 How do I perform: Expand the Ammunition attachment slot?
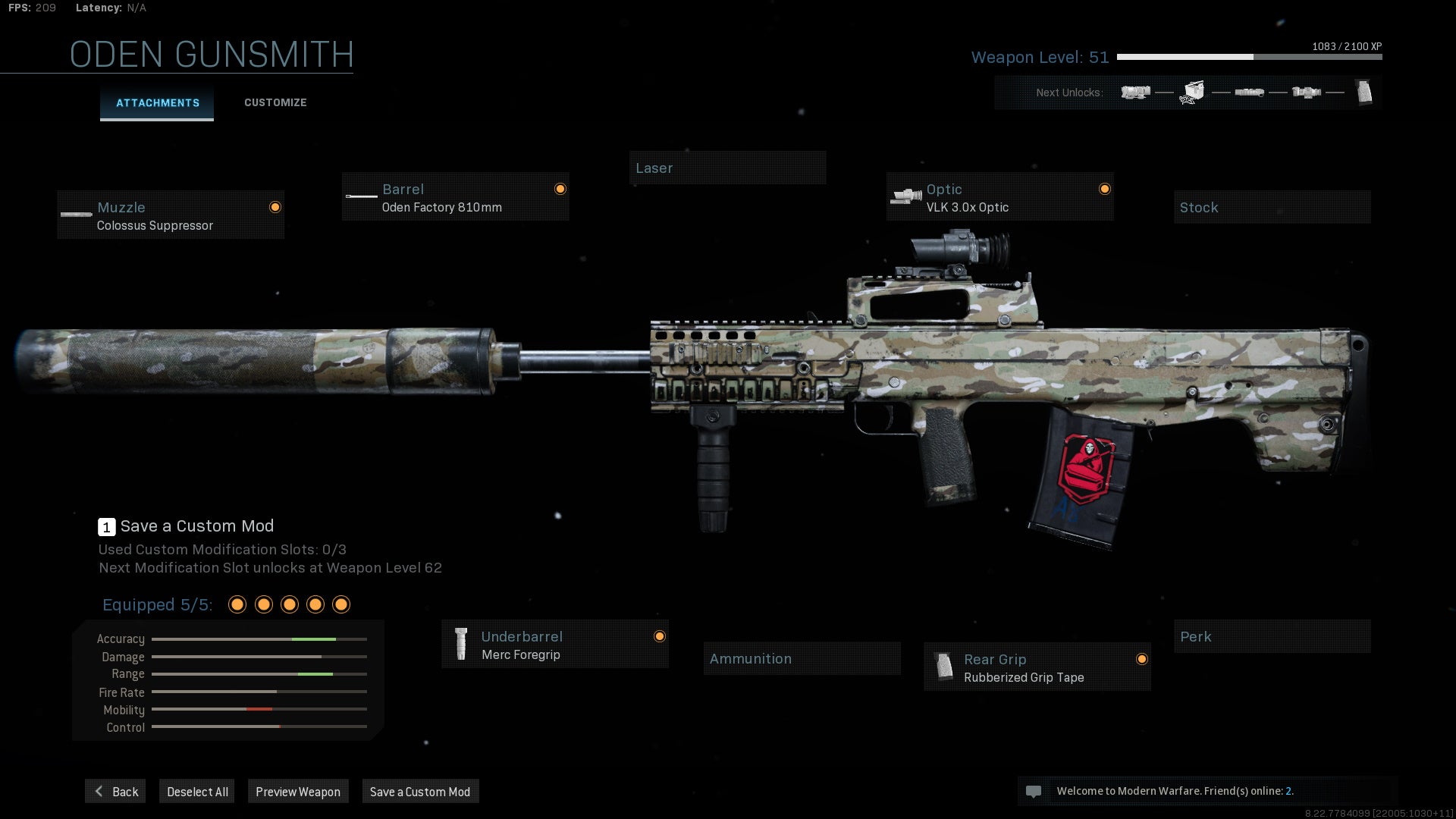(x=802, y=658)
